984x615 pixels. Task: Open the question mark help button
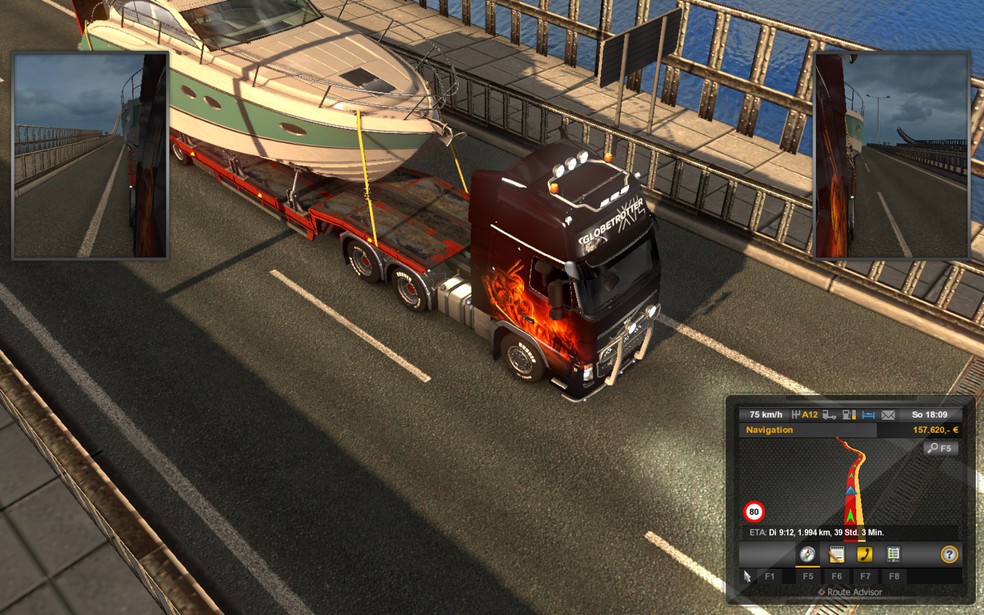point(949,554)
